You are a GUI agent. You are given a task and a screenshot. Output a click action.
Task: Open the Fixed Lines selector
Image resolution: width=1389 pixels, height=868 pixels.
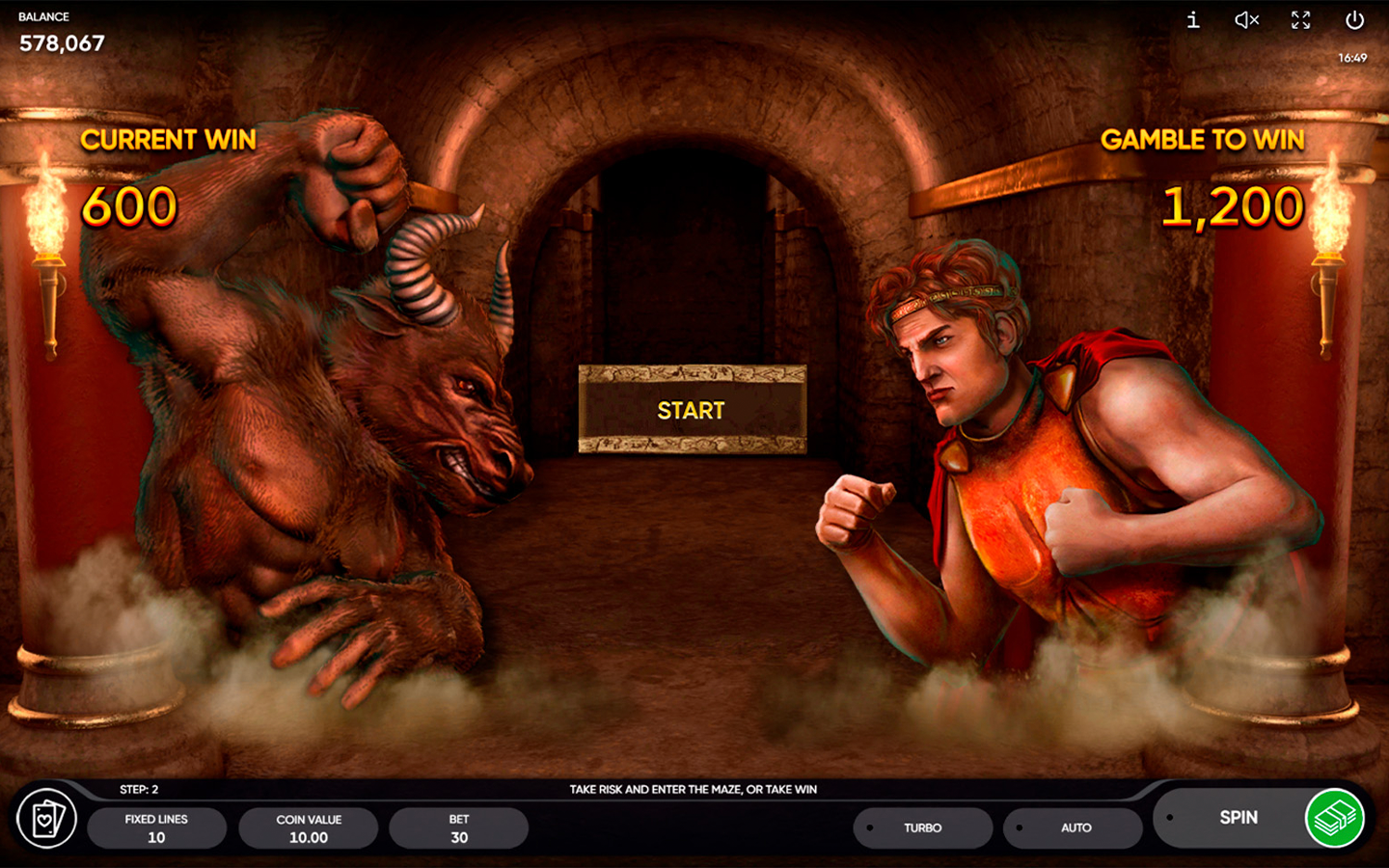click(x=157, y=827)
